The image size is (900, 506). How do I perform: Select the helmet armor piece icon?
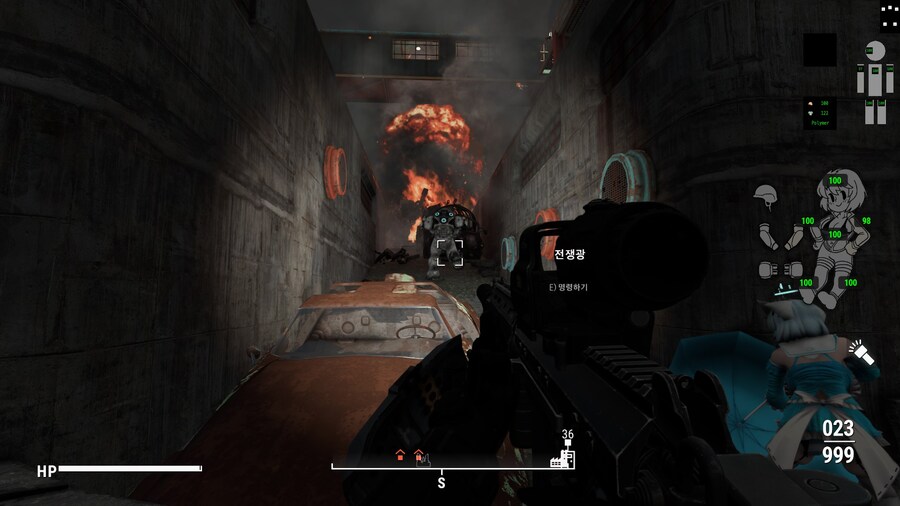tap(766, 194)
